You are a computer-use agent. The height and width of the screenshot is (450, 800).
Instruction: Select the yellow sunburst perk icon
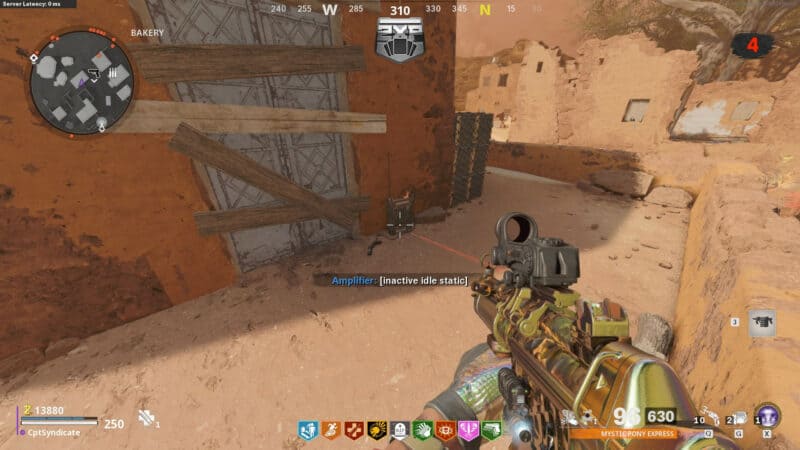click(377, 430)
